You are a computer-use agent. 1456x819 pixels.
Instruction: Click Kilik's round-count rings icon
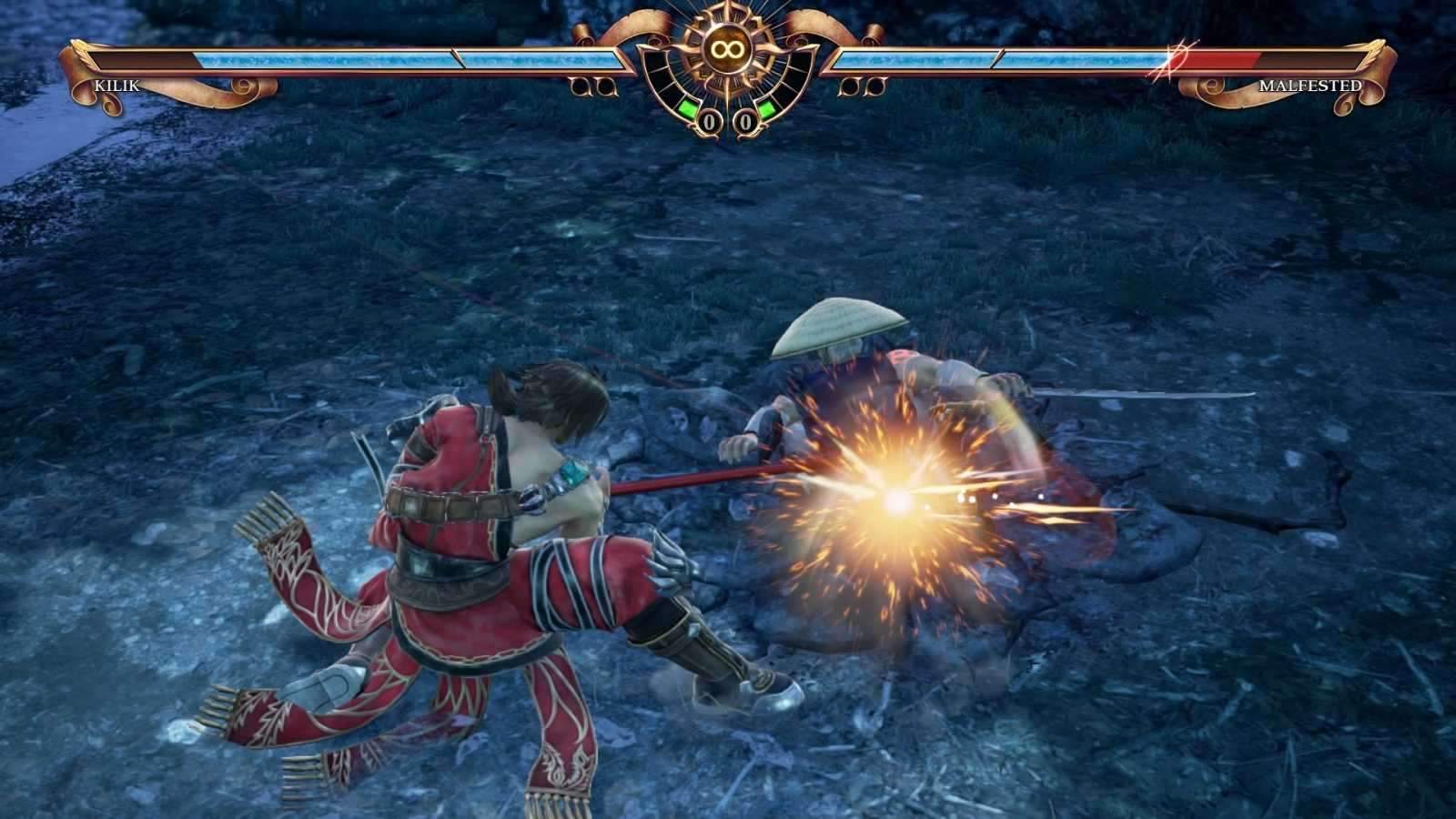click(x=591, y=86)
